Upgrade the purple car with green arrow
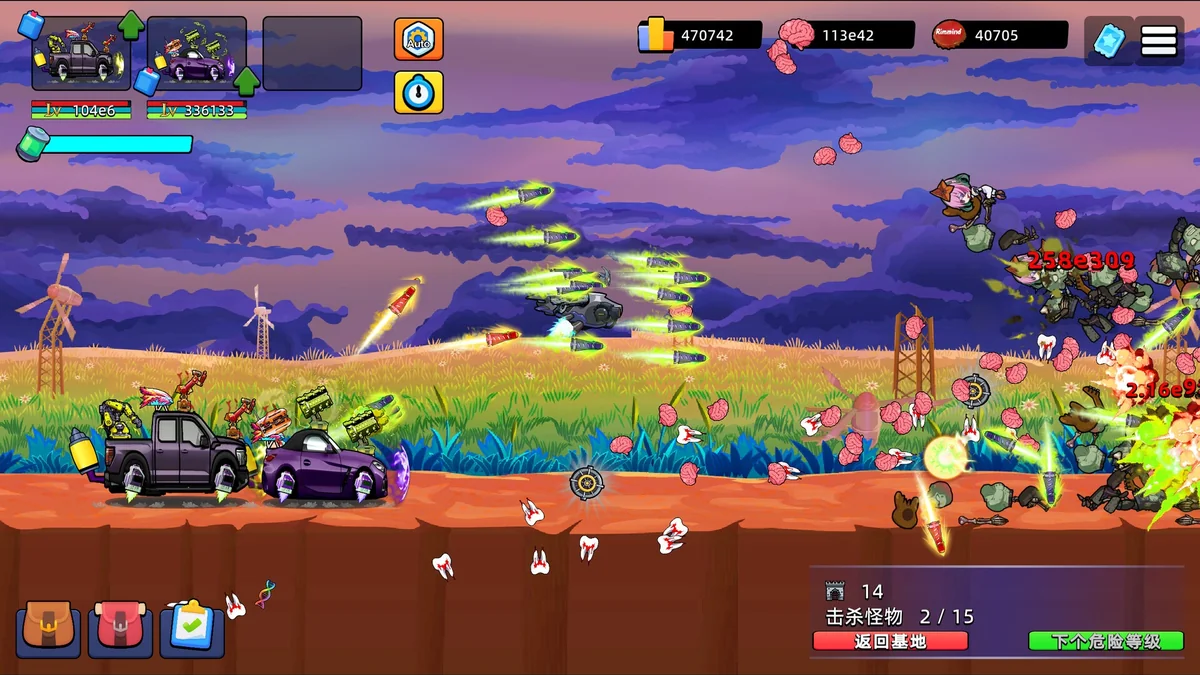 coord(246,79)
